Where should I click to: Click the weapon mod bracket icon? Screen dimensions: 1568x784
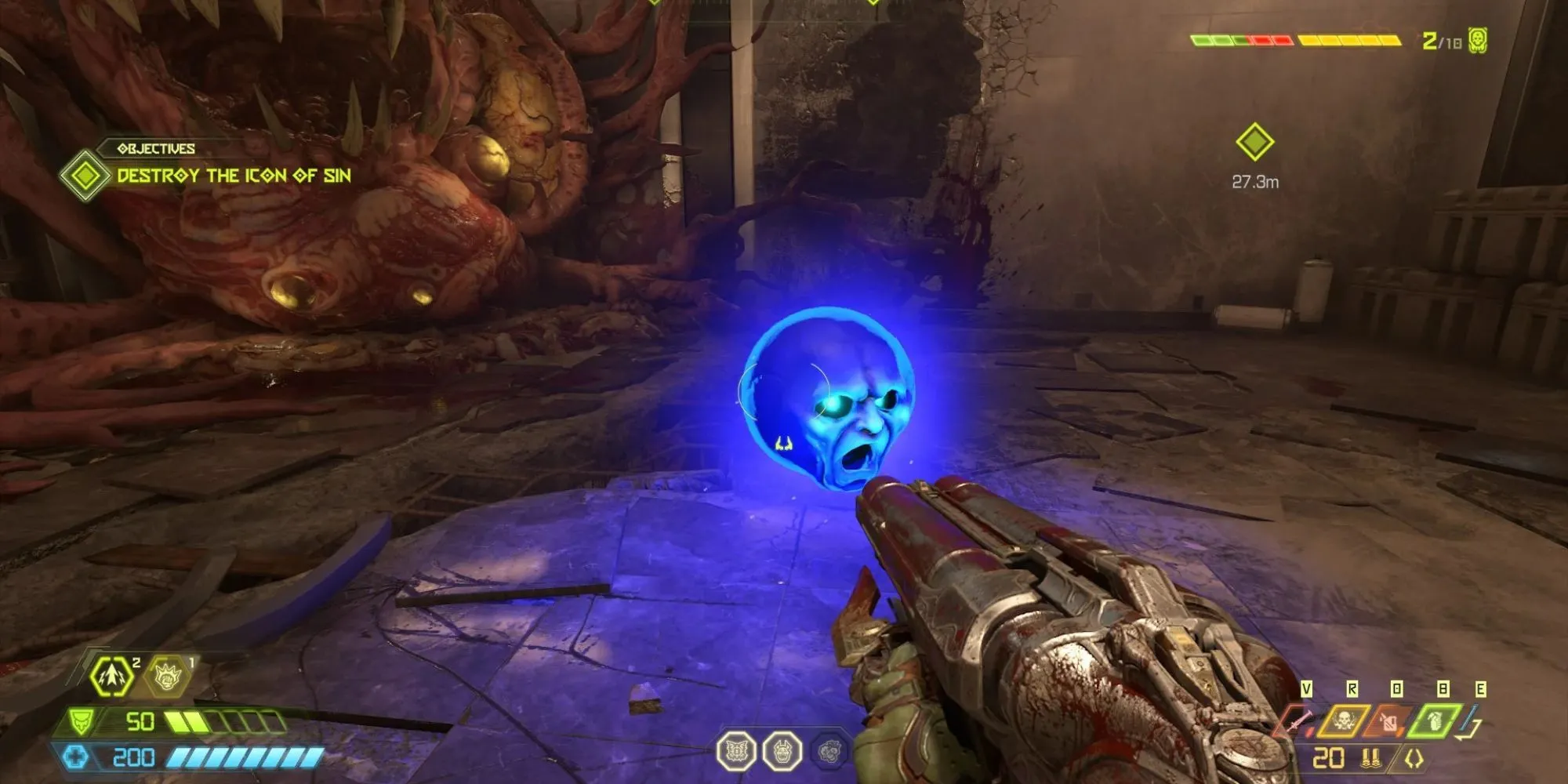point(1415,759)
